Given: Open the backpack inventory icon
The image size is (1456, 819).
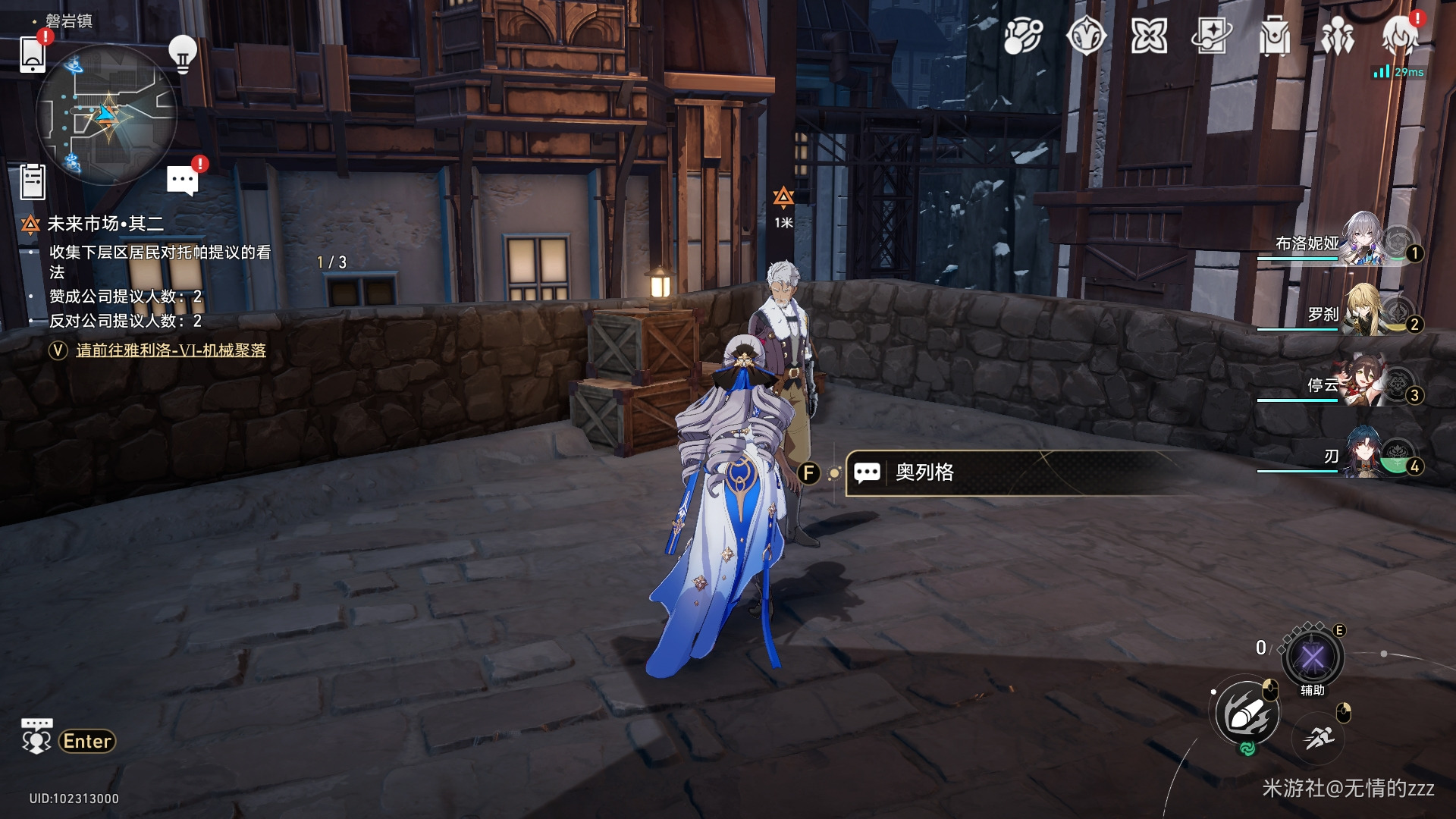Looking at the screenshot, I should (1274, 36).
